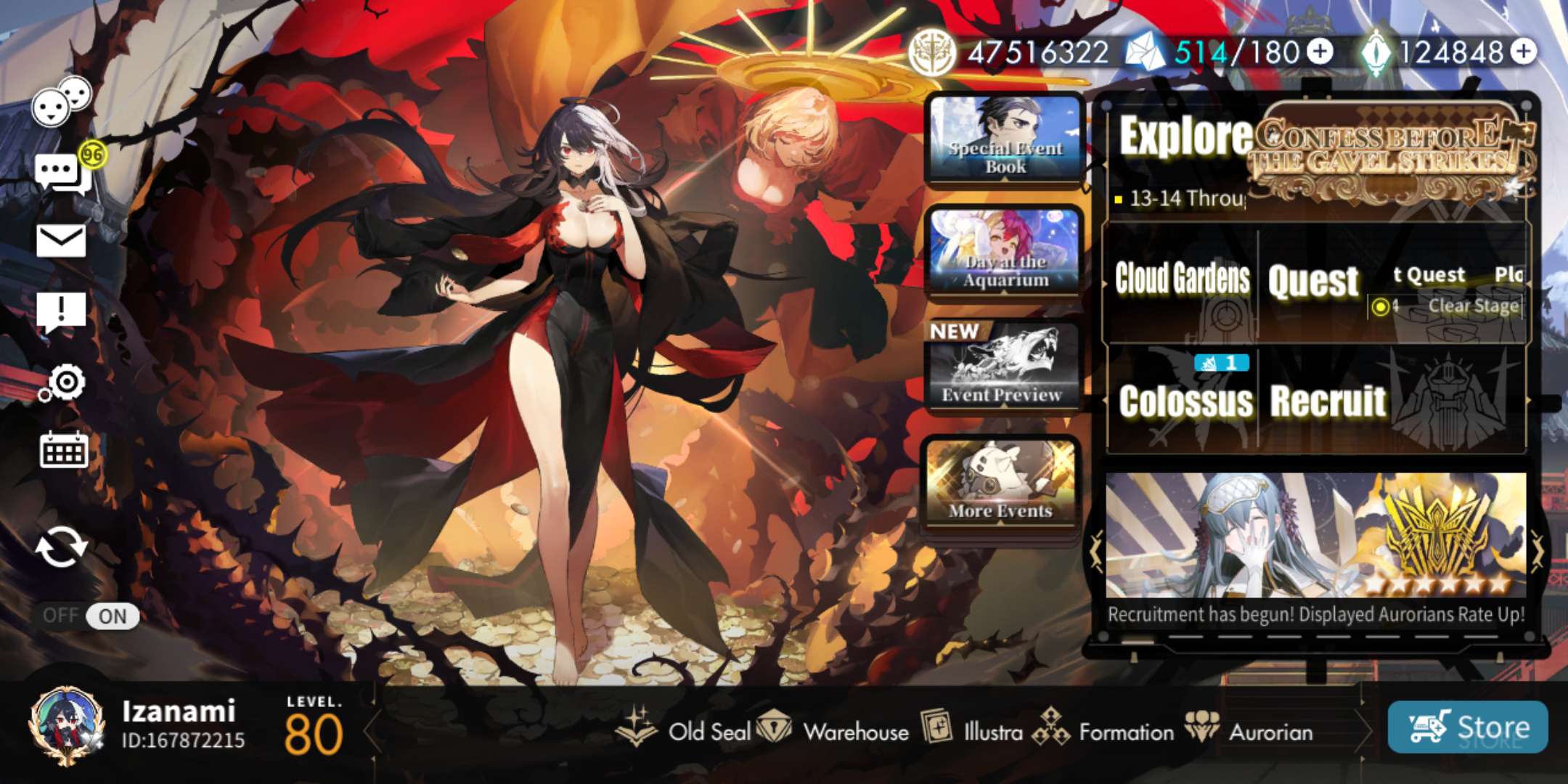Image resolution: width=1568 pixels, height=784 pixels.
Task: Open the Aurorian menu
Action: point(1250,730)
